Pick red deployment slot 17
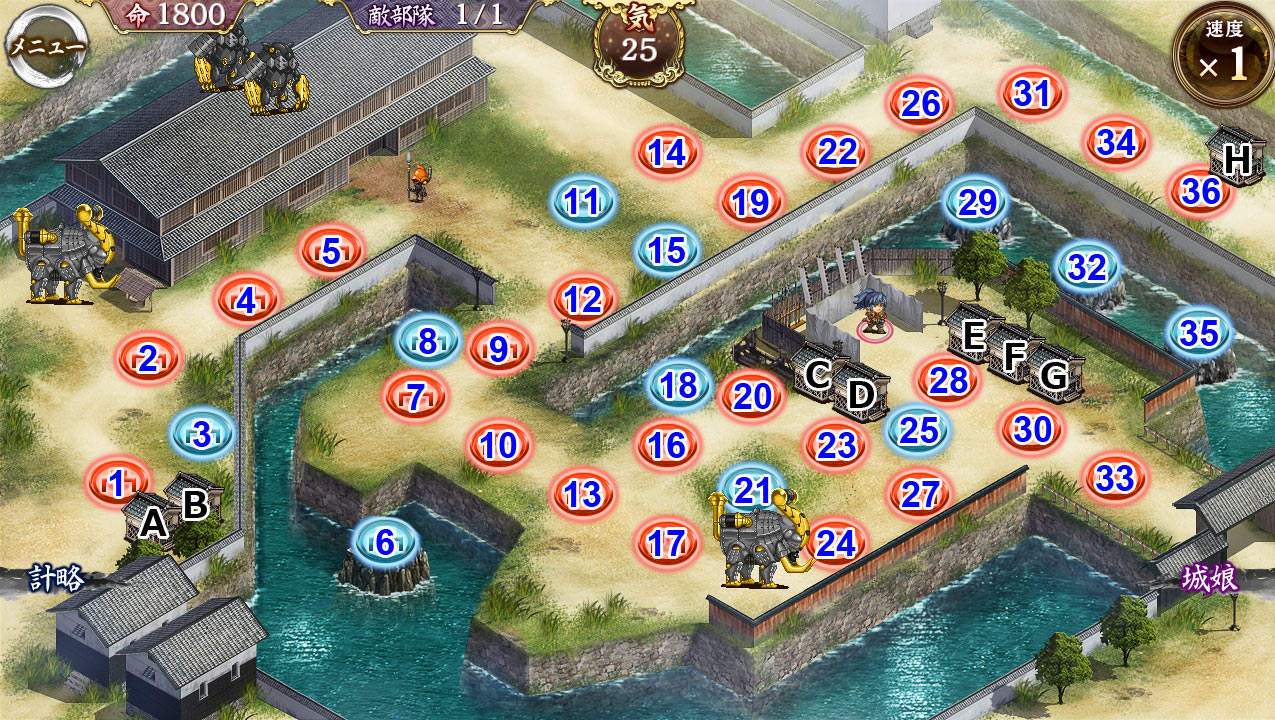Image resolution: width=1275 pixels, height=720 pixels. pos(667,543)
